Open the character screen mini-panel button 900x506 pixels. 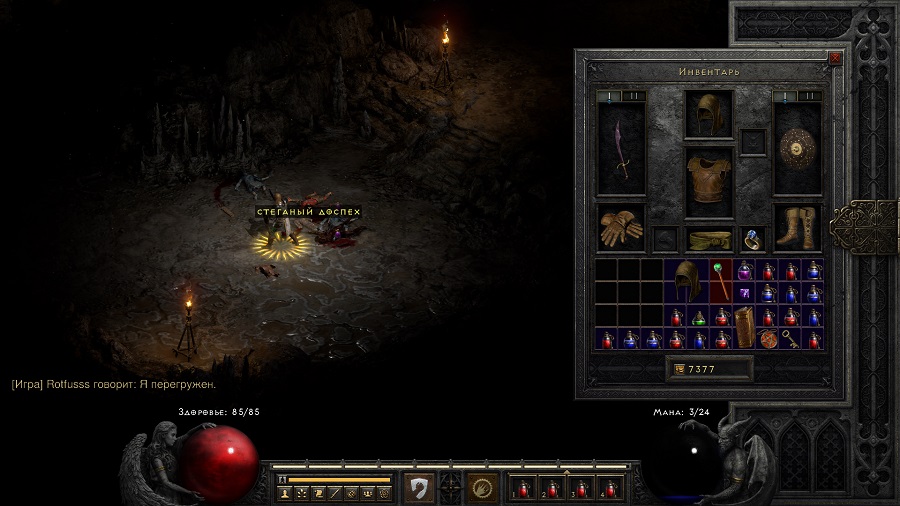[286, 493]
